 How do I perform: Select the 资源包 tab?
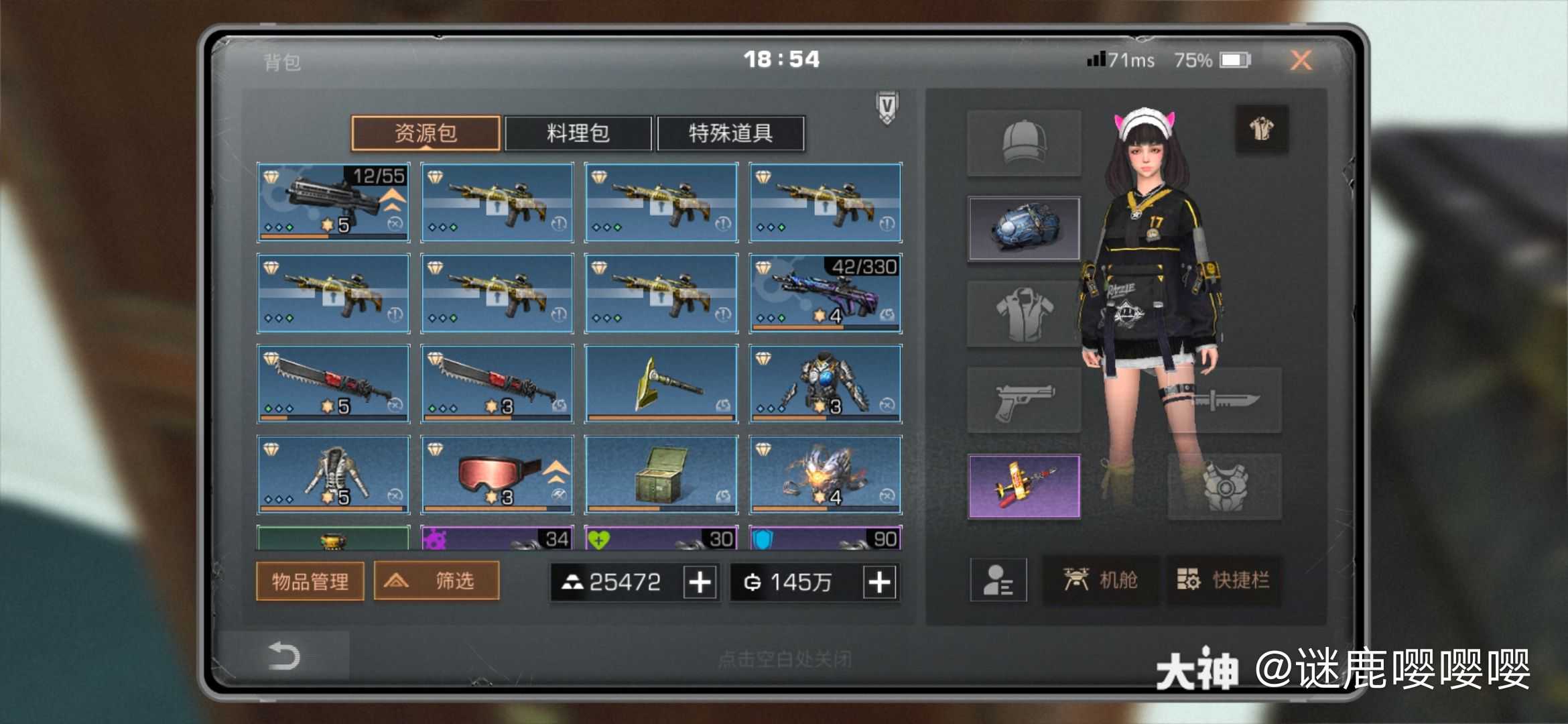426,133
